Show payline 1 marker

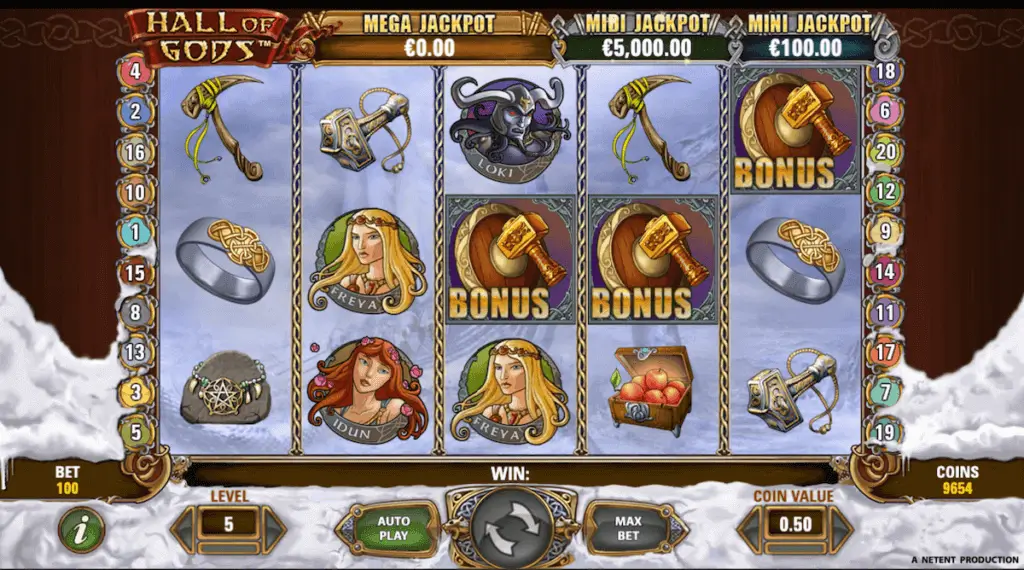click(x=135, y=232)
